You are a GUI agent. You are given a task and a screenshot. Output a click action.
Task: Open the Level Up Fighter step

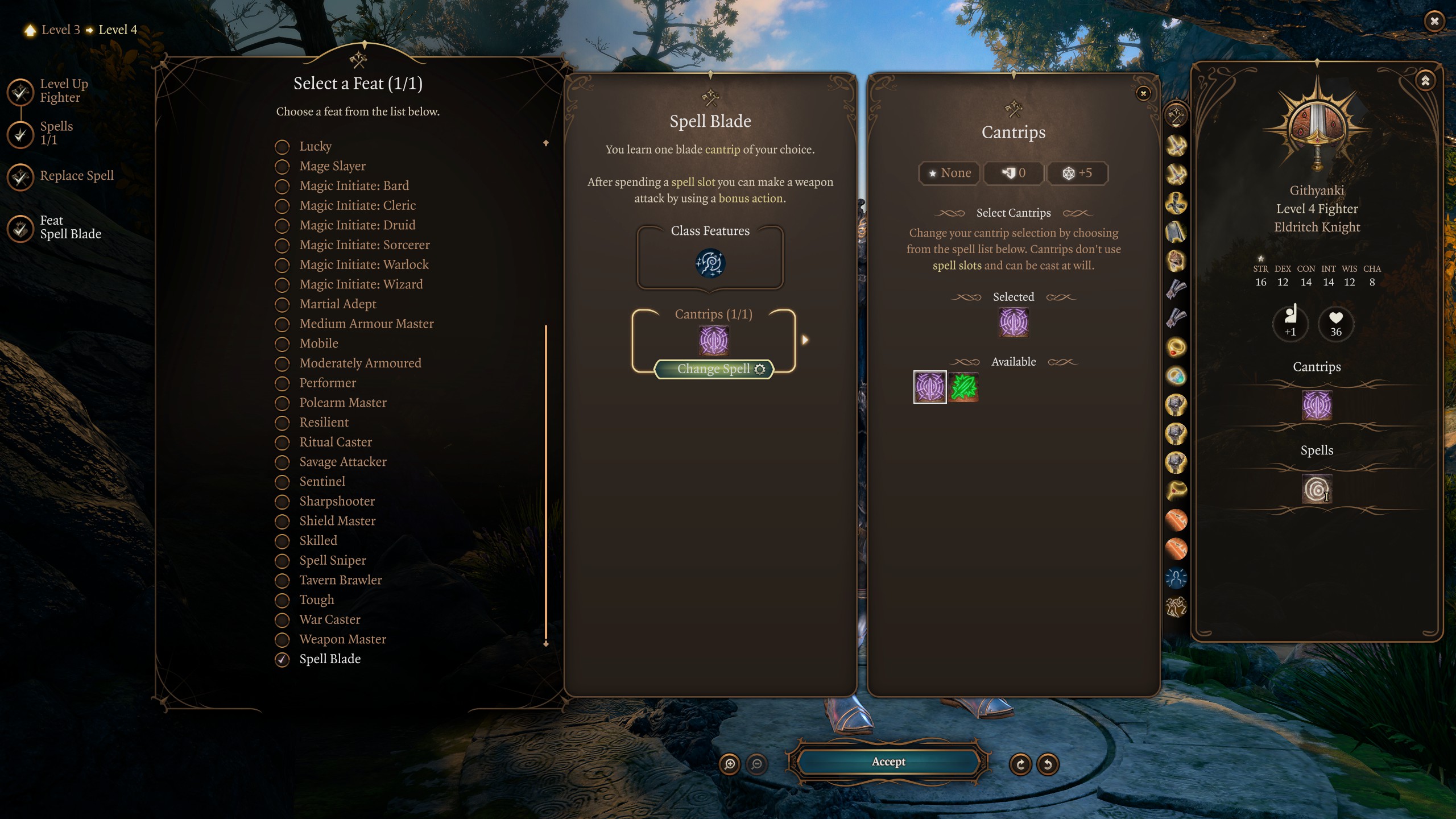[x=64, y=91]
